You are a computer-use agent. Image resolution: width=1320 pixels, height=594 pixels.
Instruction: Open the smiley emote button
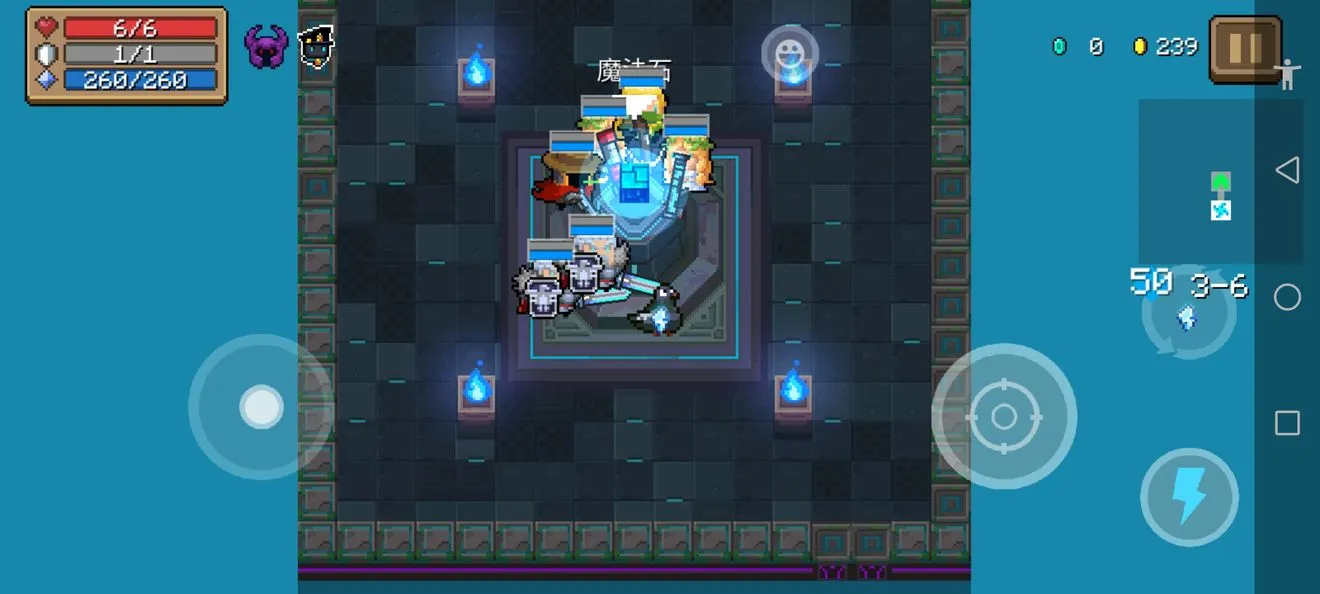(x=790, y=52)
